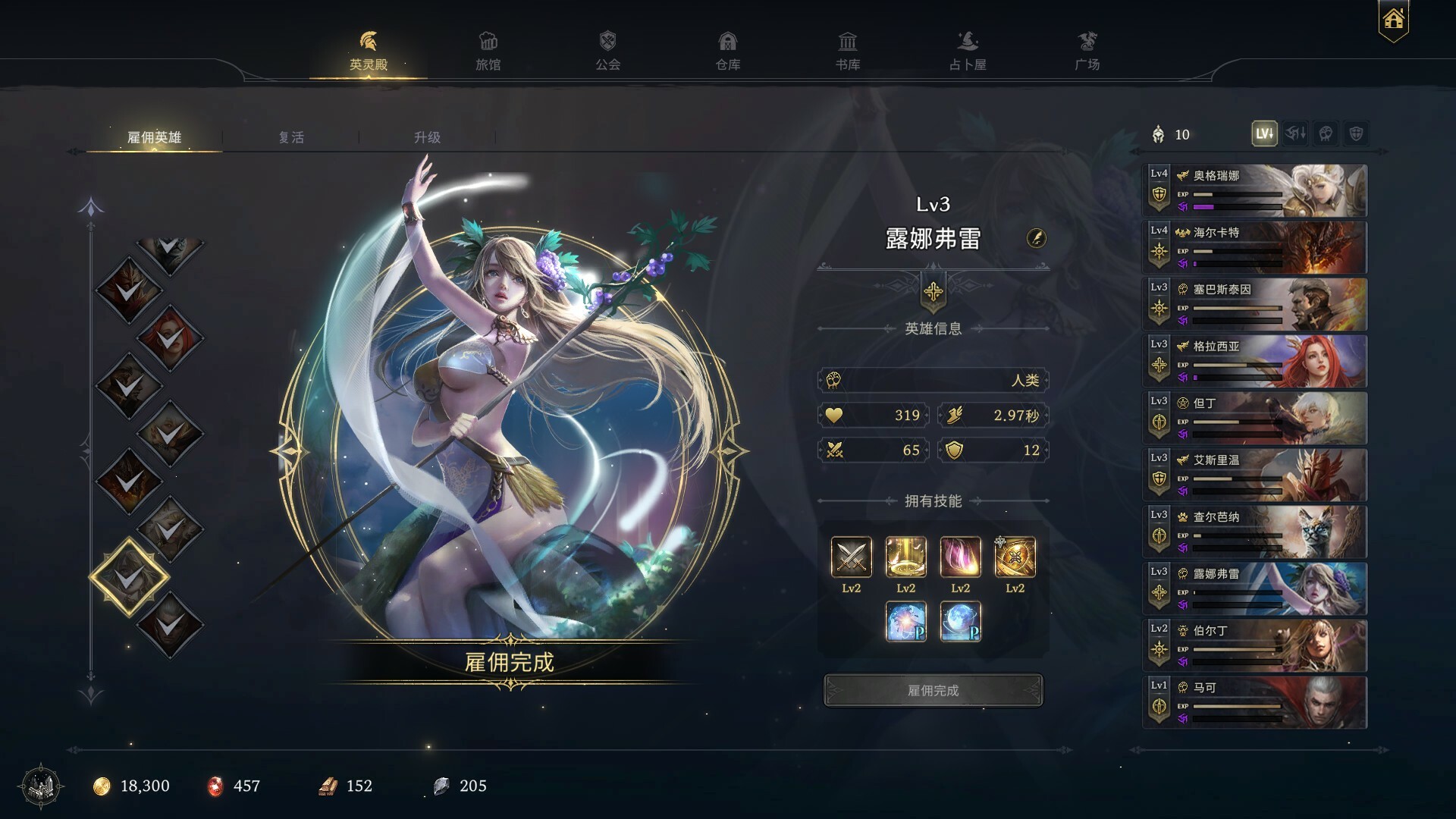Click the edit quill beside 露娜弗雷

tap(1036, 238)
